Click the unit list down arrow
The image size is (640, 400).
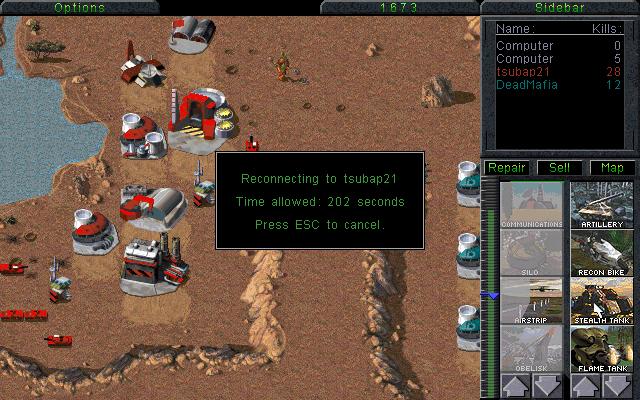(619, 387)
